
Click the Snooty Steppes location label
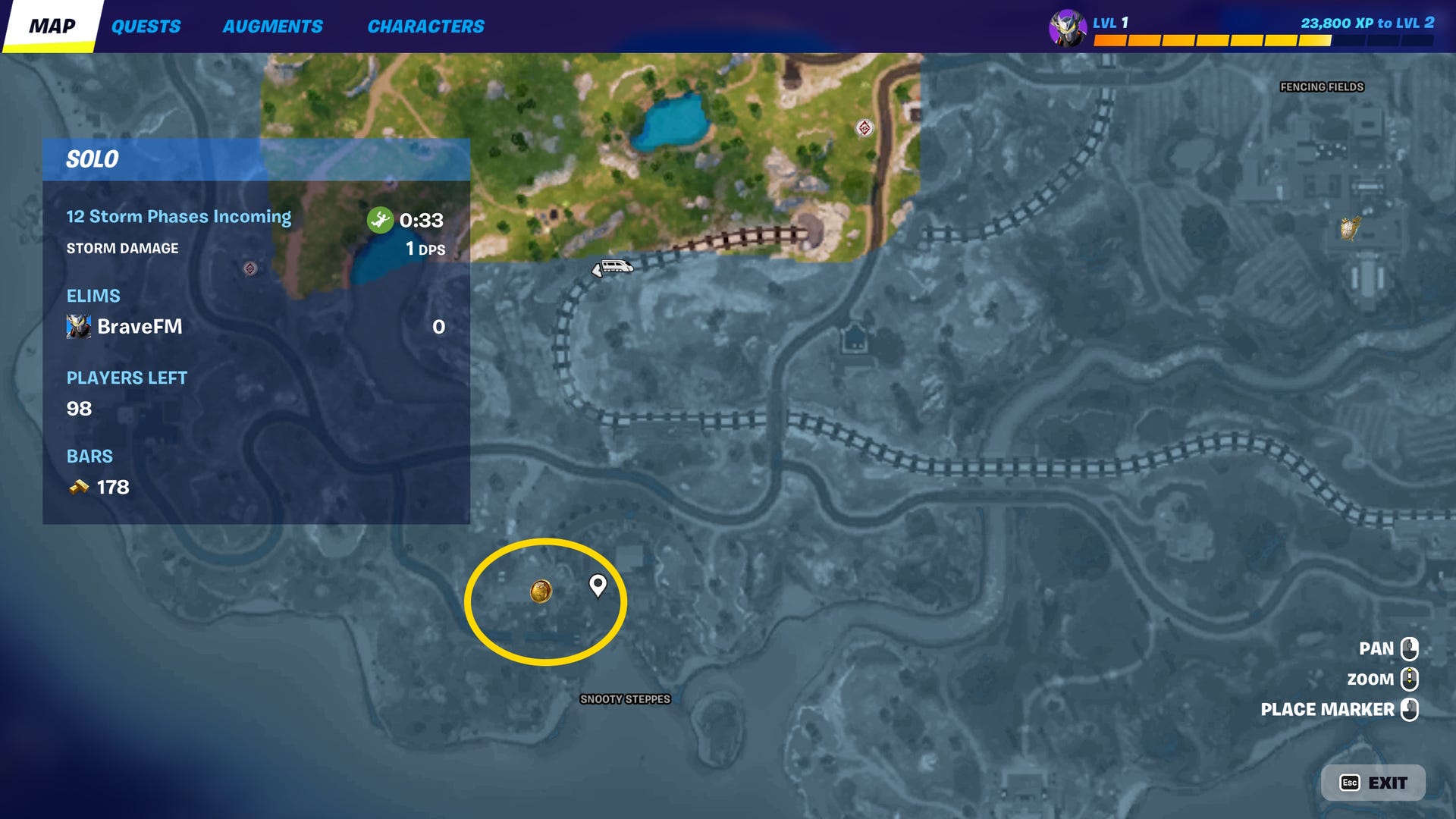point(625,700)
